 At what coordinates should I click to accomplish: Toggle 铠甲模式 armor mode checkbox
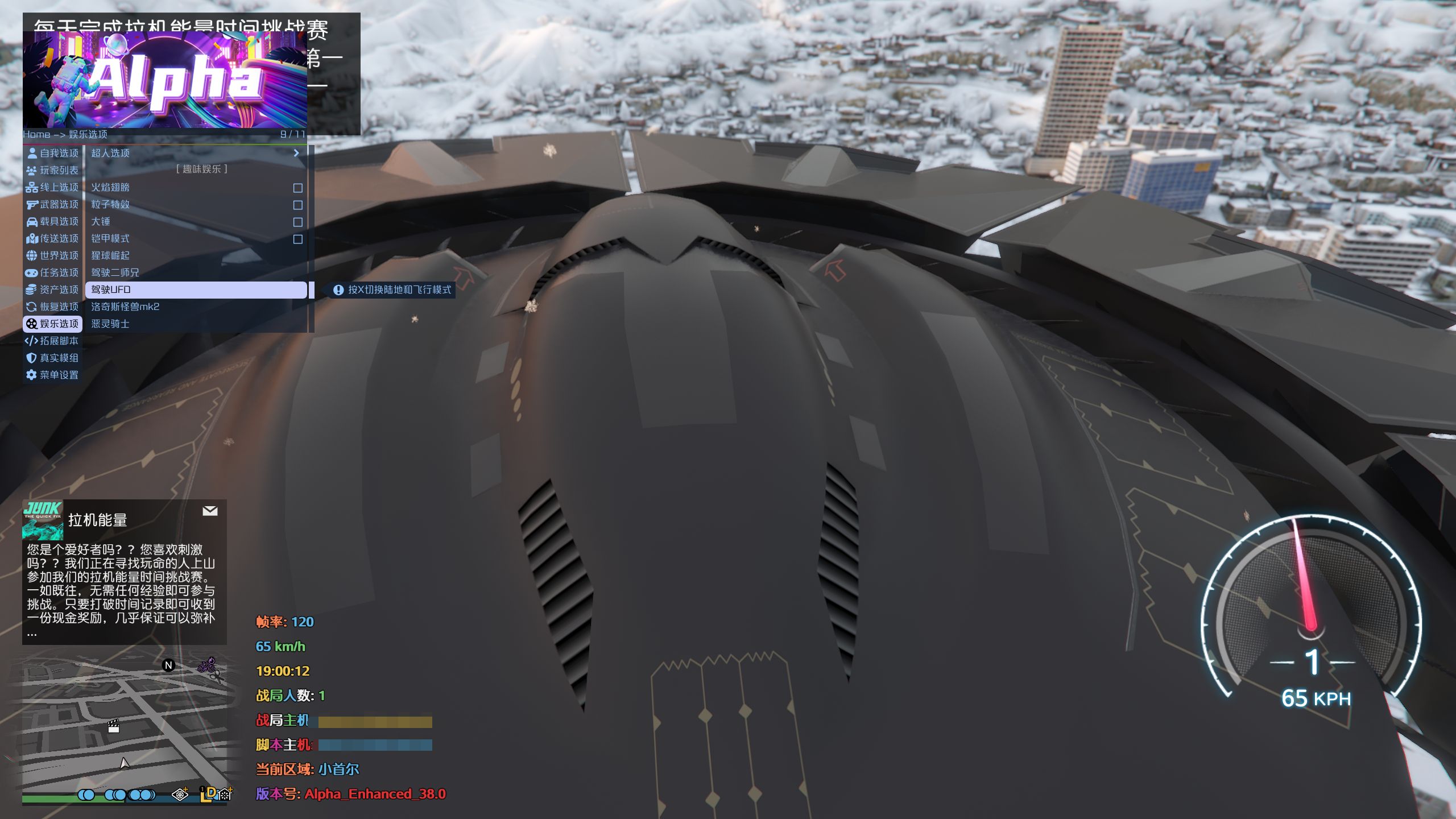pos(297,239)
